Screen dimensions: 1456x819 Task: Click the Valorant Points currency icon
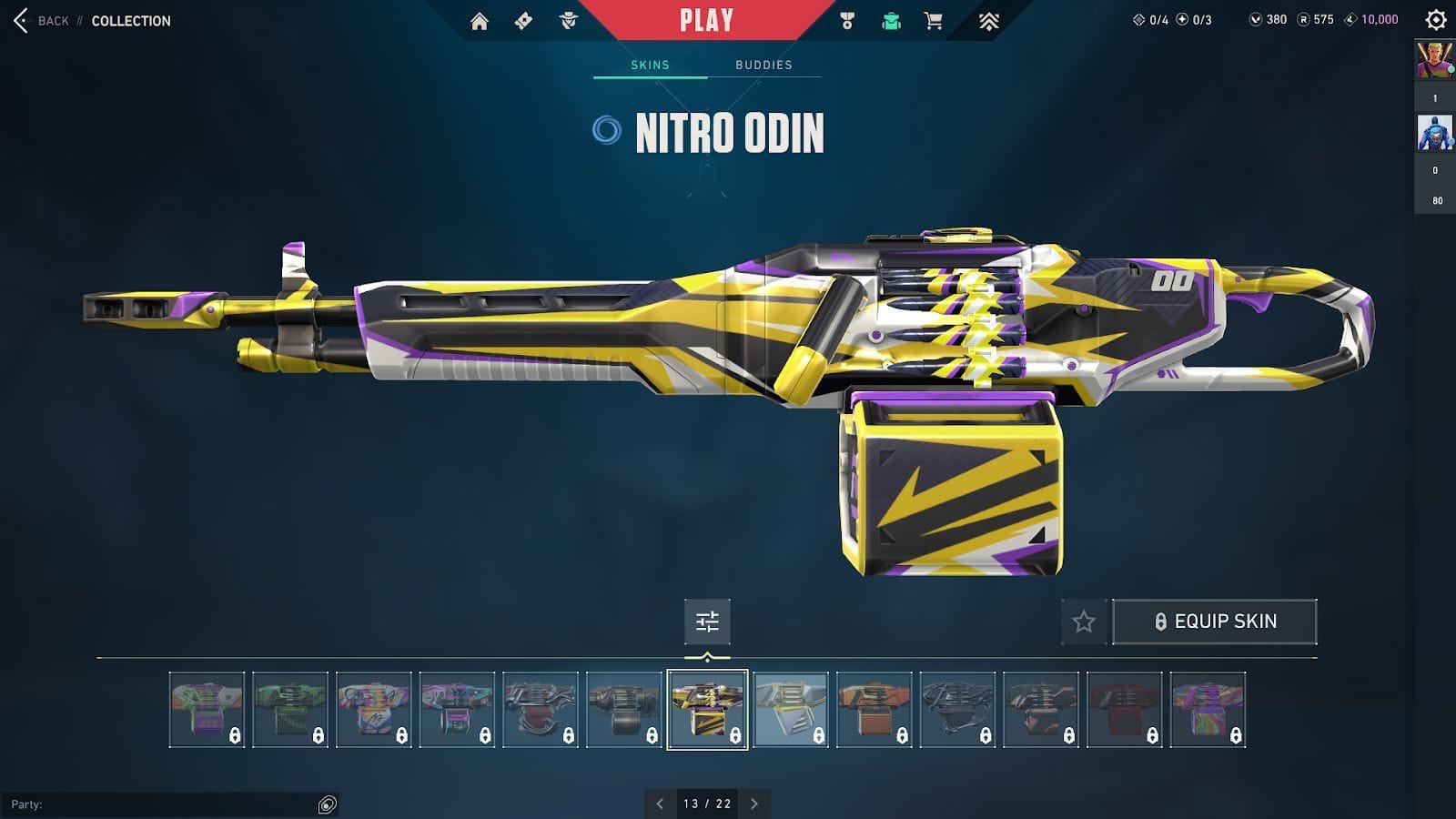click(1255, 20)
